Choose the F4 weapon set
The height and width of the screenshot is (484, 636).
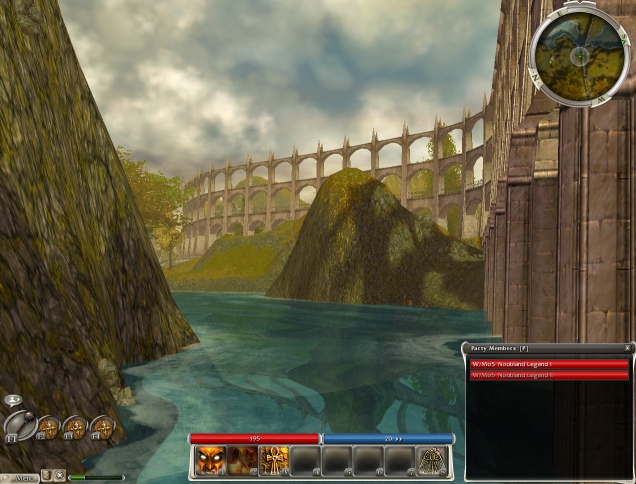point(102,429)
